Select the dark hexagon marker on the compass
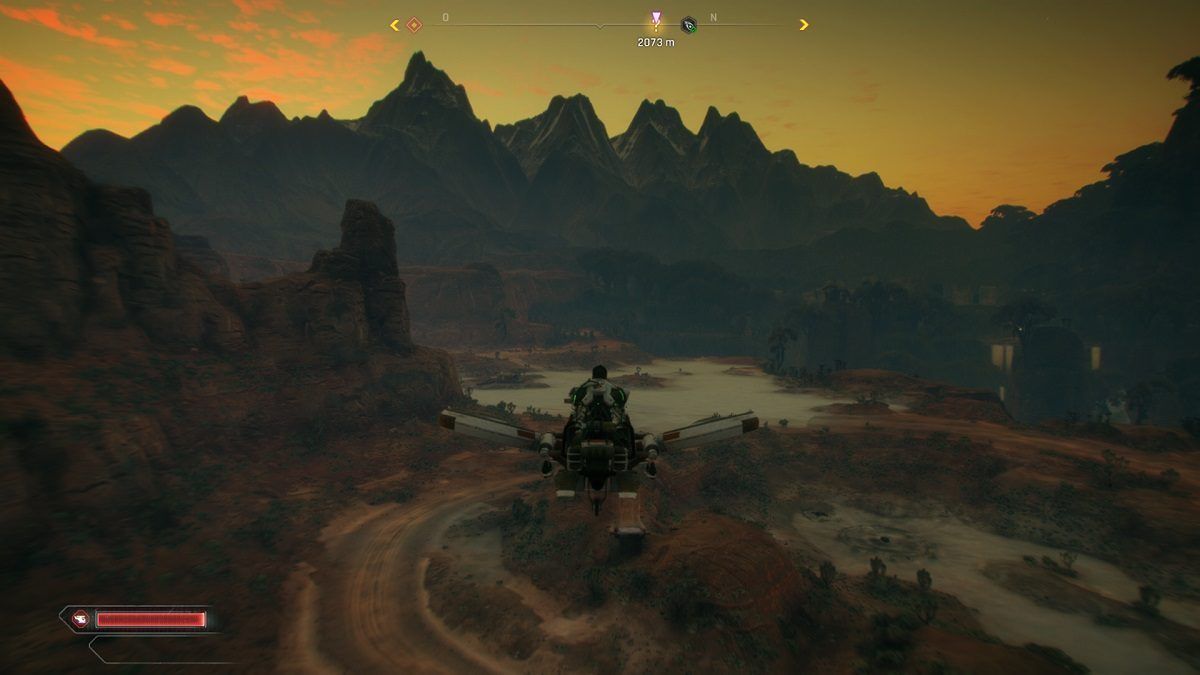Screen dimensions: 1200x675 coord(688,25)
